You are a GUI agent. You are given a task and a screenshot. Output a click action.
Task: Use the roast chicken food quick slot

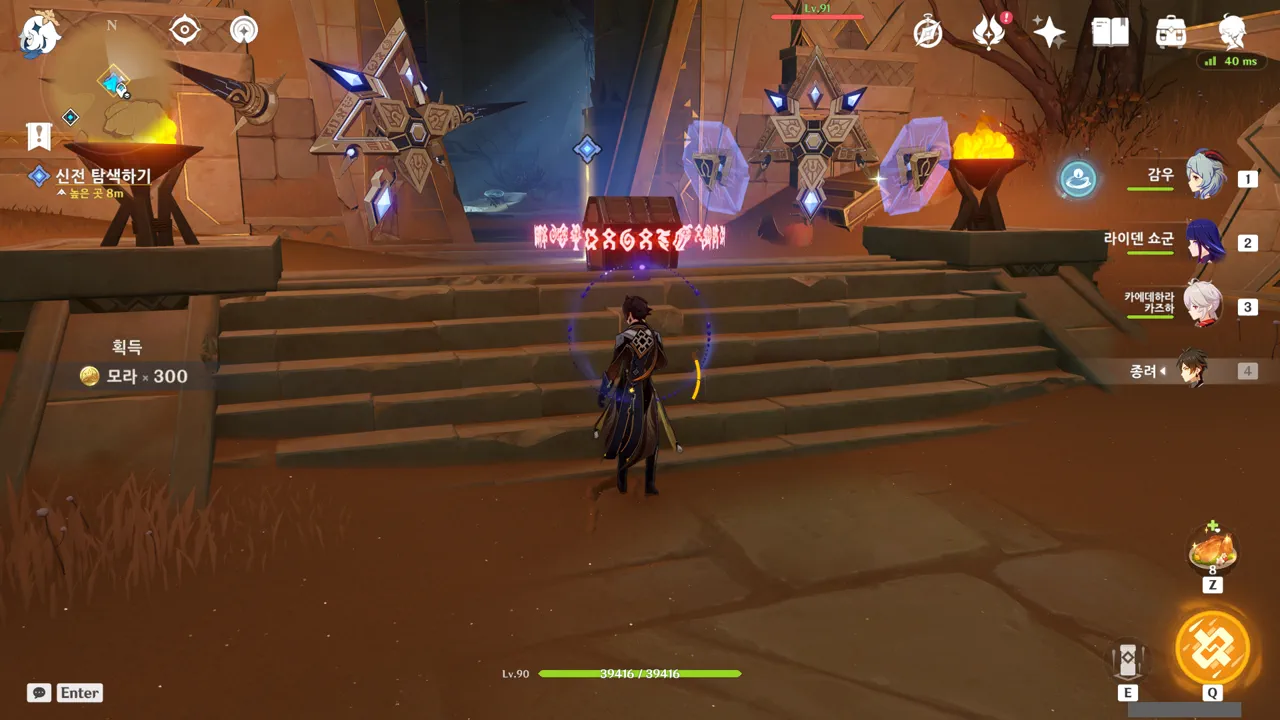coord(1212,548)
